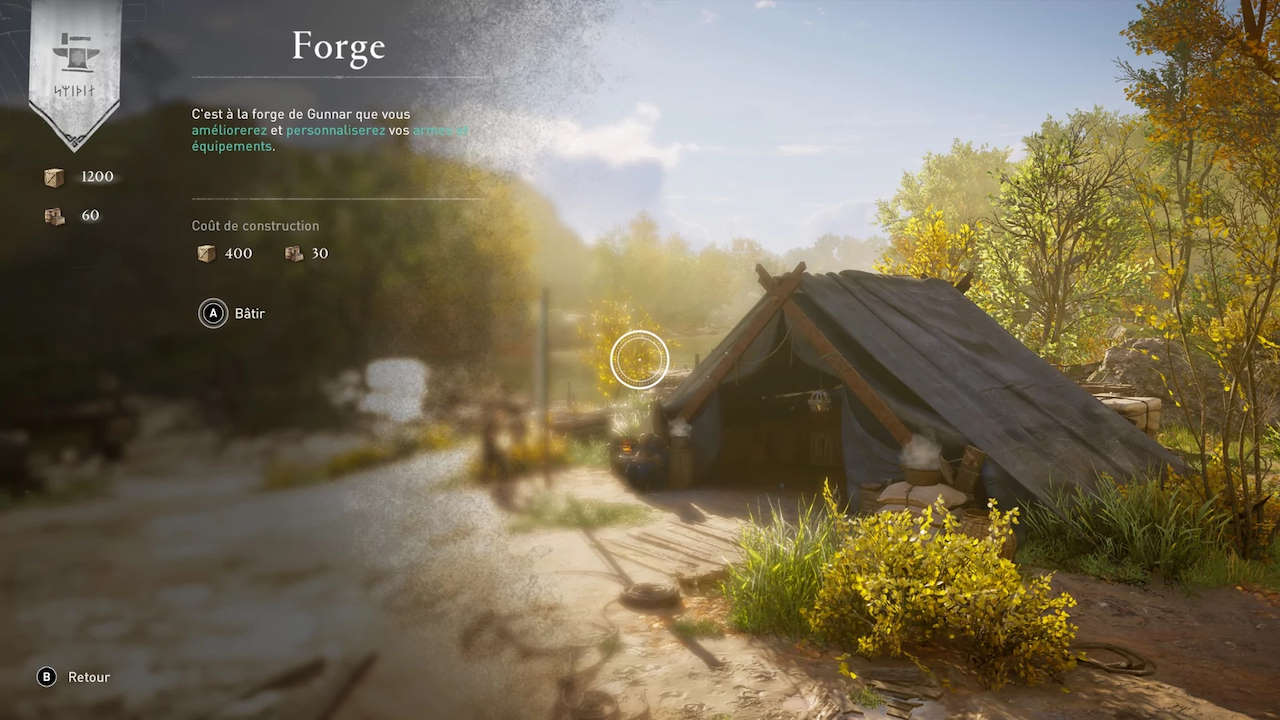Build the forge with the Bâtir button
1280x720 pixels.
click(231, 314)
